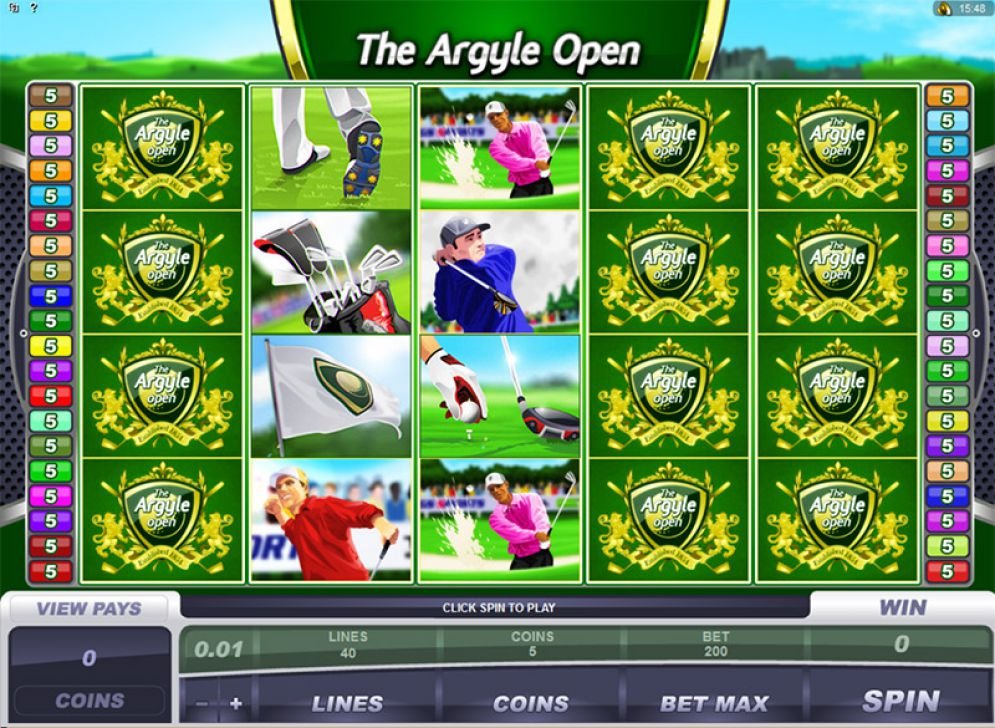Image resolution: width=995 pixels, height=728 pixels.
Task: Change paylines with the LINES button
Action: 347,703
